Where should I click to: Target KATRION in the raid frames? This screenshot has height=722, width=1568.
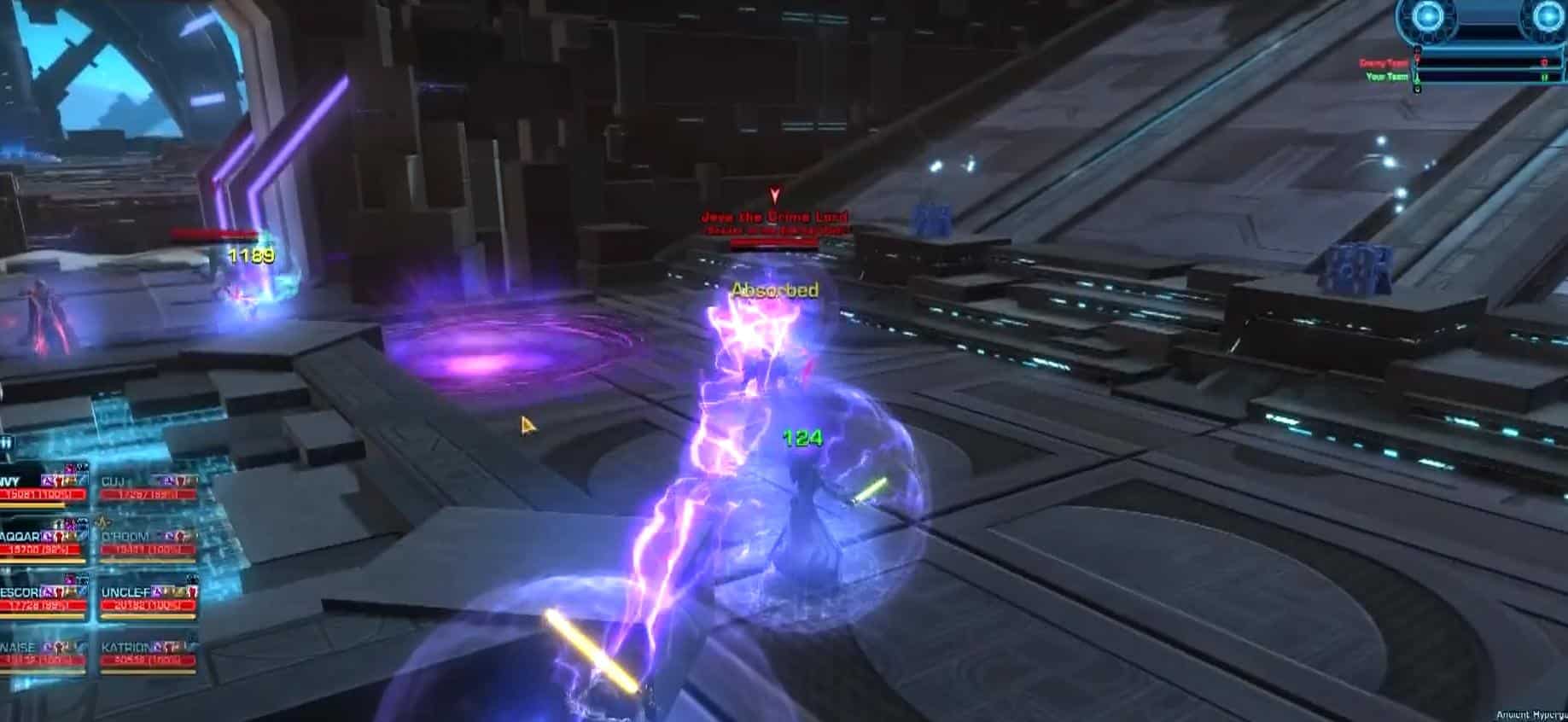[148, 654]
